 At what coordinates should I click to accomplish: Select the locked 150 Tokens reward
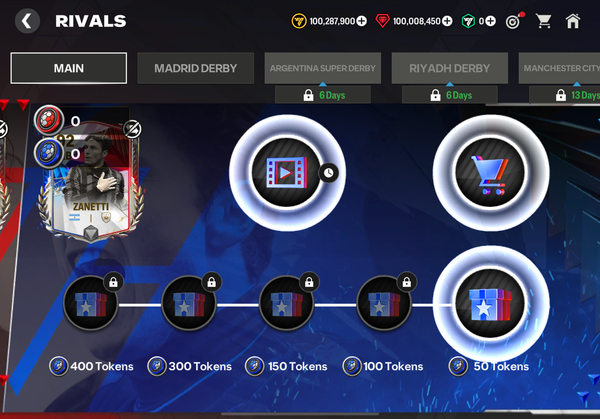tap(287, 304)
